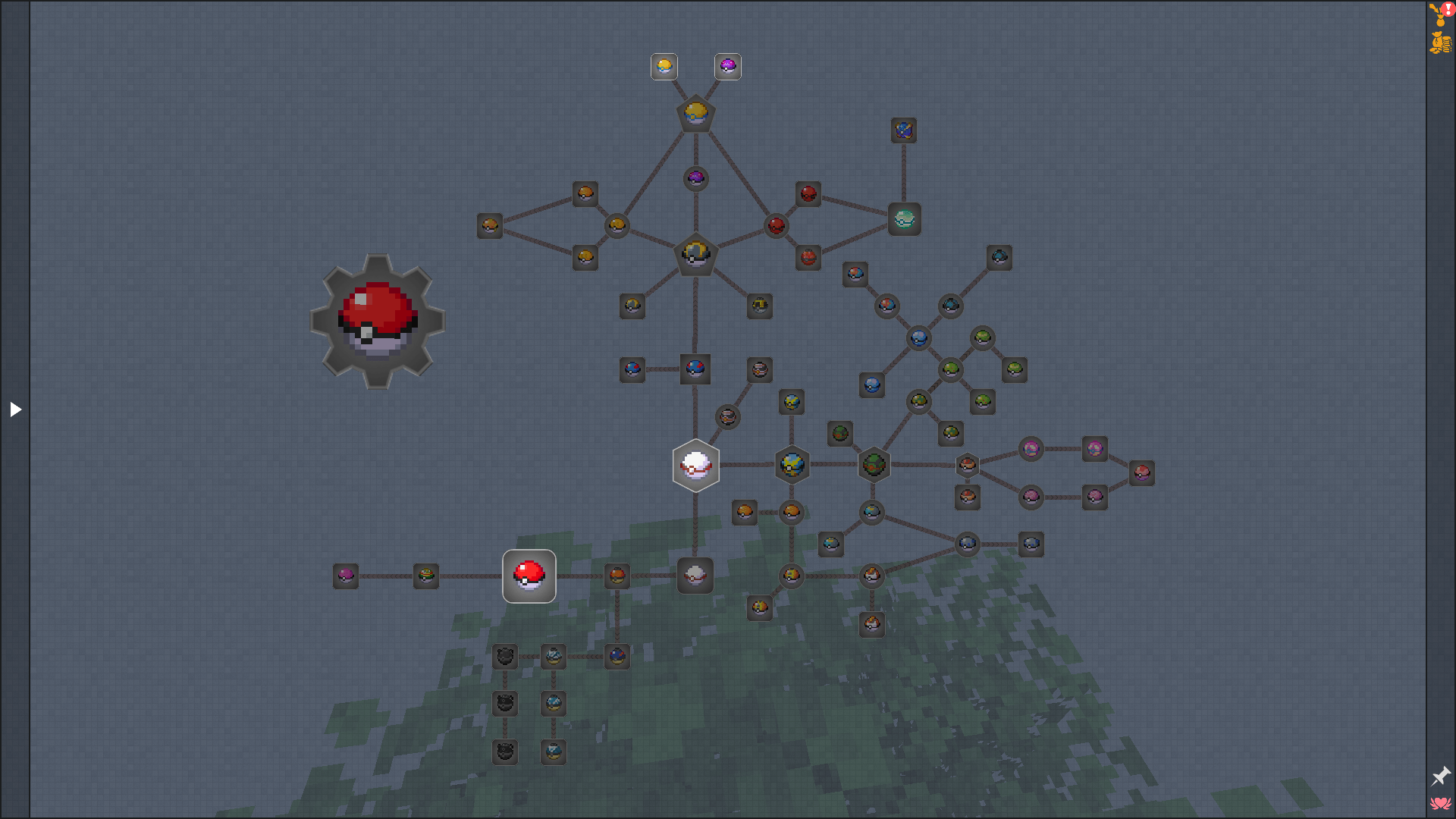Click the Poké Ball gear tab emblem
Image resolution: width=1456 pixels, height=819 pixels.
(377, 322)
